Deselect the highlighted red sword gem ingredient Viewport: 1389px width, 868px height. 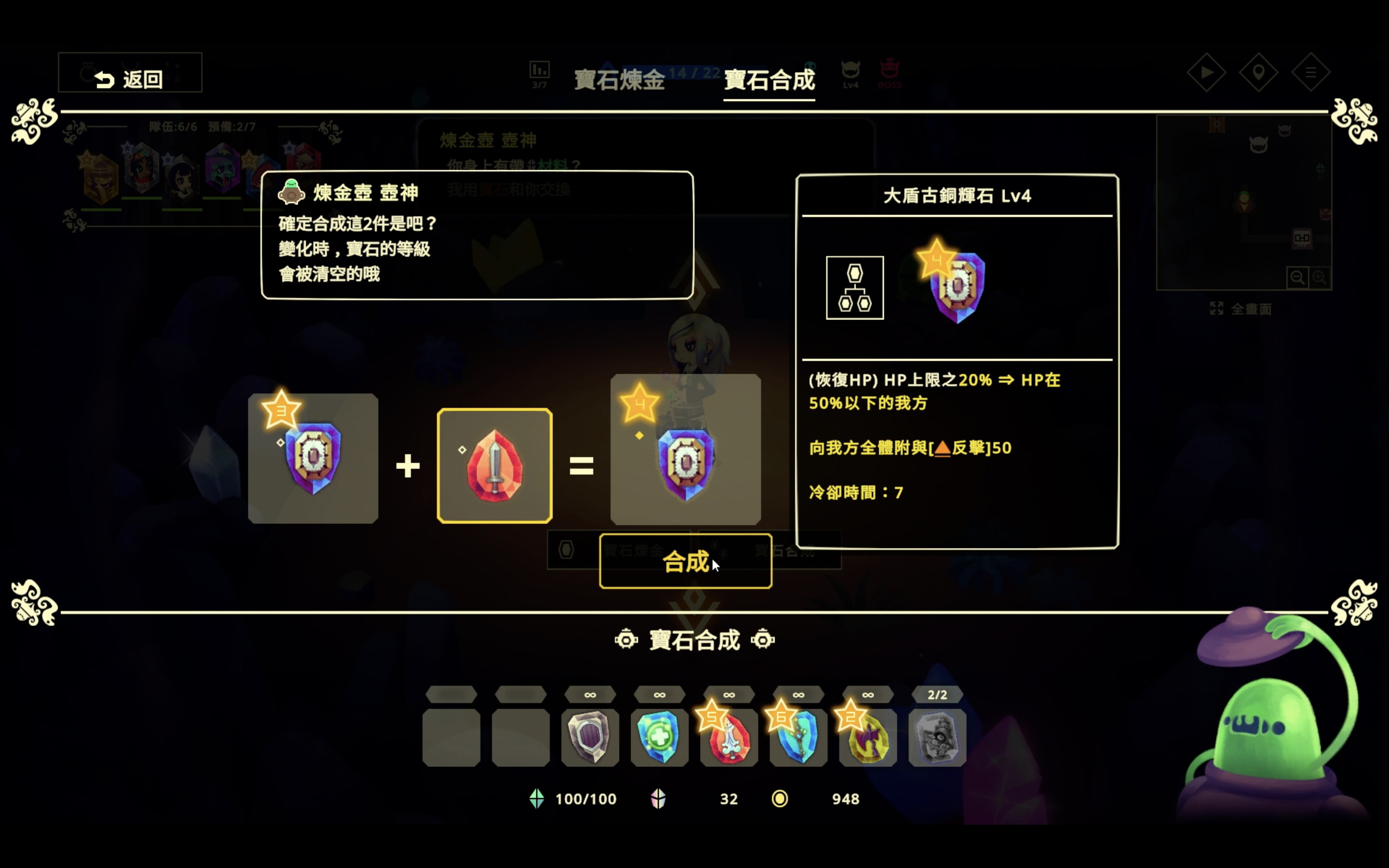point(494,464)
